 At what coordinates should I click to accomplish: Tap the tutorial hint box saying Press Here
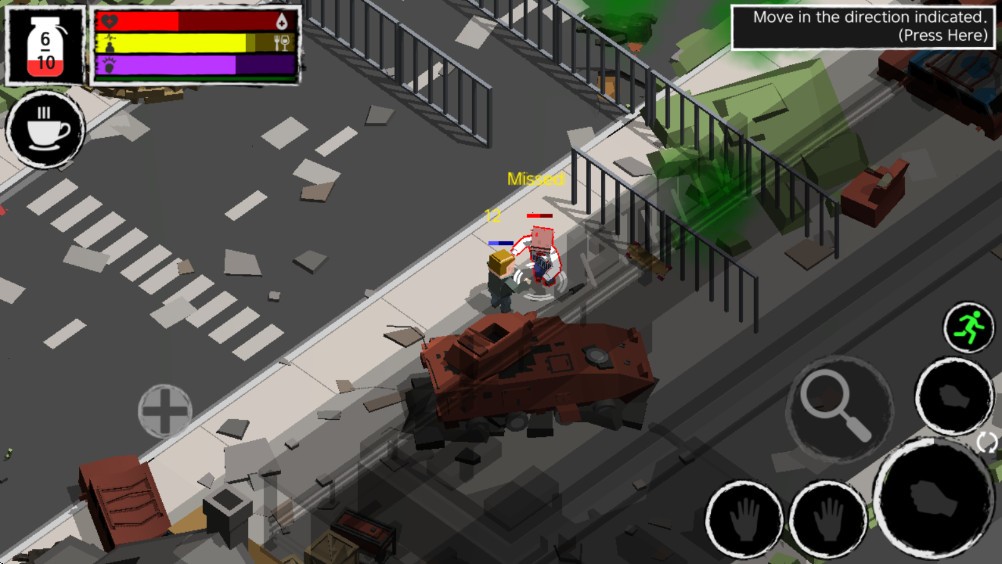864,27
